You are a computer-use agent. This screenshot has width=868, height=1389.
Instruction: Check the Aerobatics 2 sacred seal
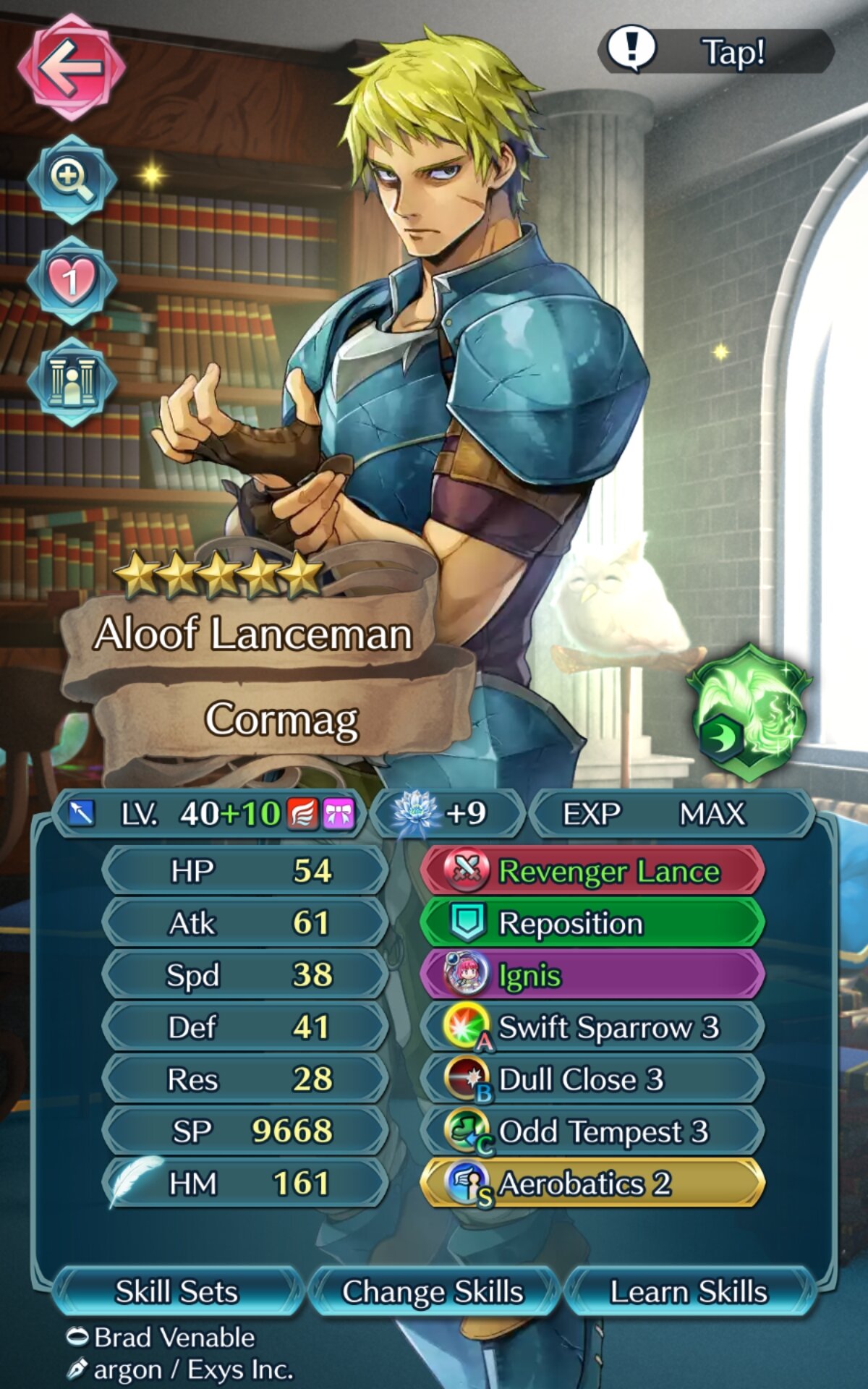coord(592,1184)
